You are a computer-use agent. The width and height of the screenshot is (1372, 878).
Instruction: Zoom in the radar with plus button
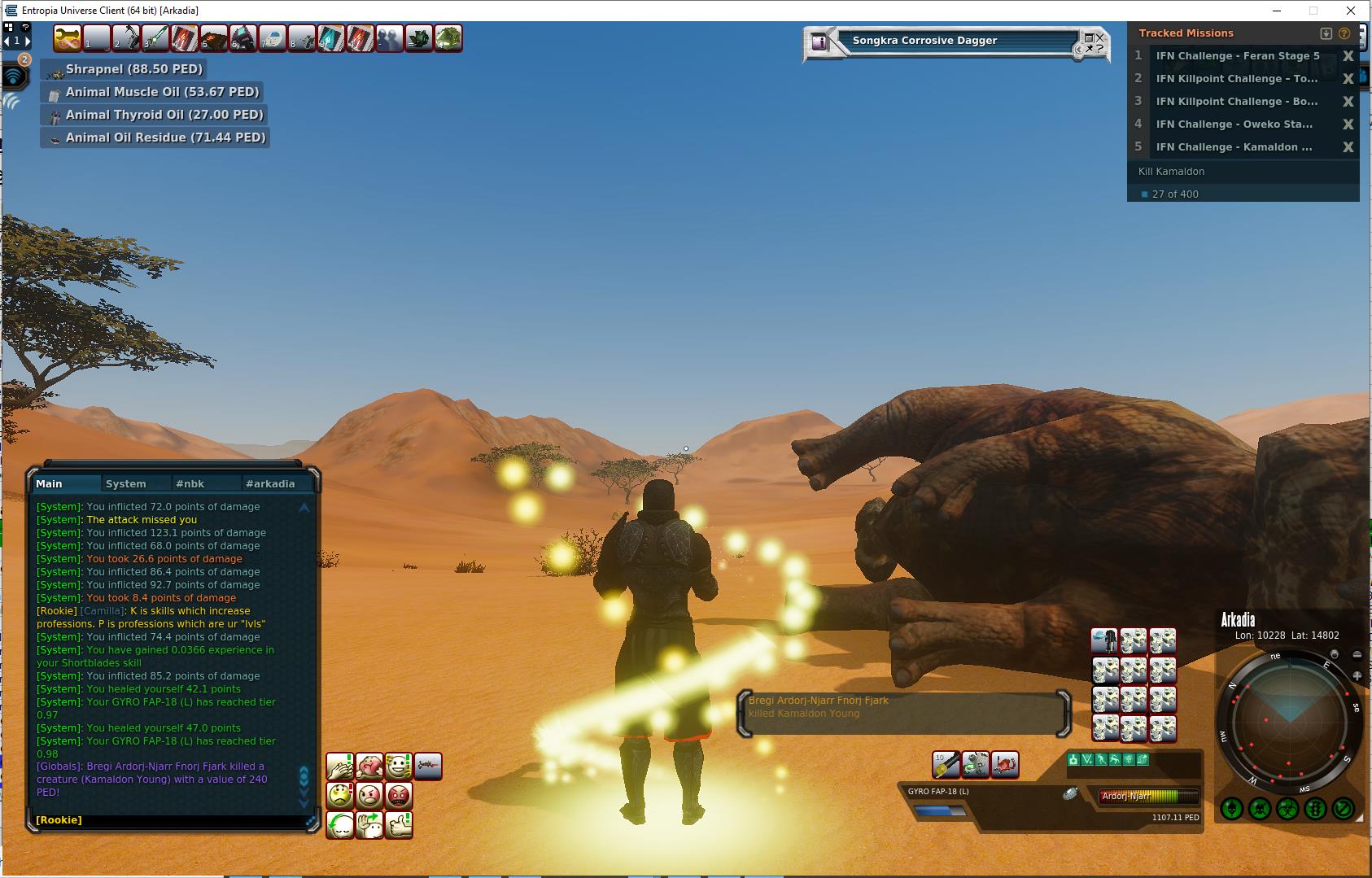click(1357, 675)
